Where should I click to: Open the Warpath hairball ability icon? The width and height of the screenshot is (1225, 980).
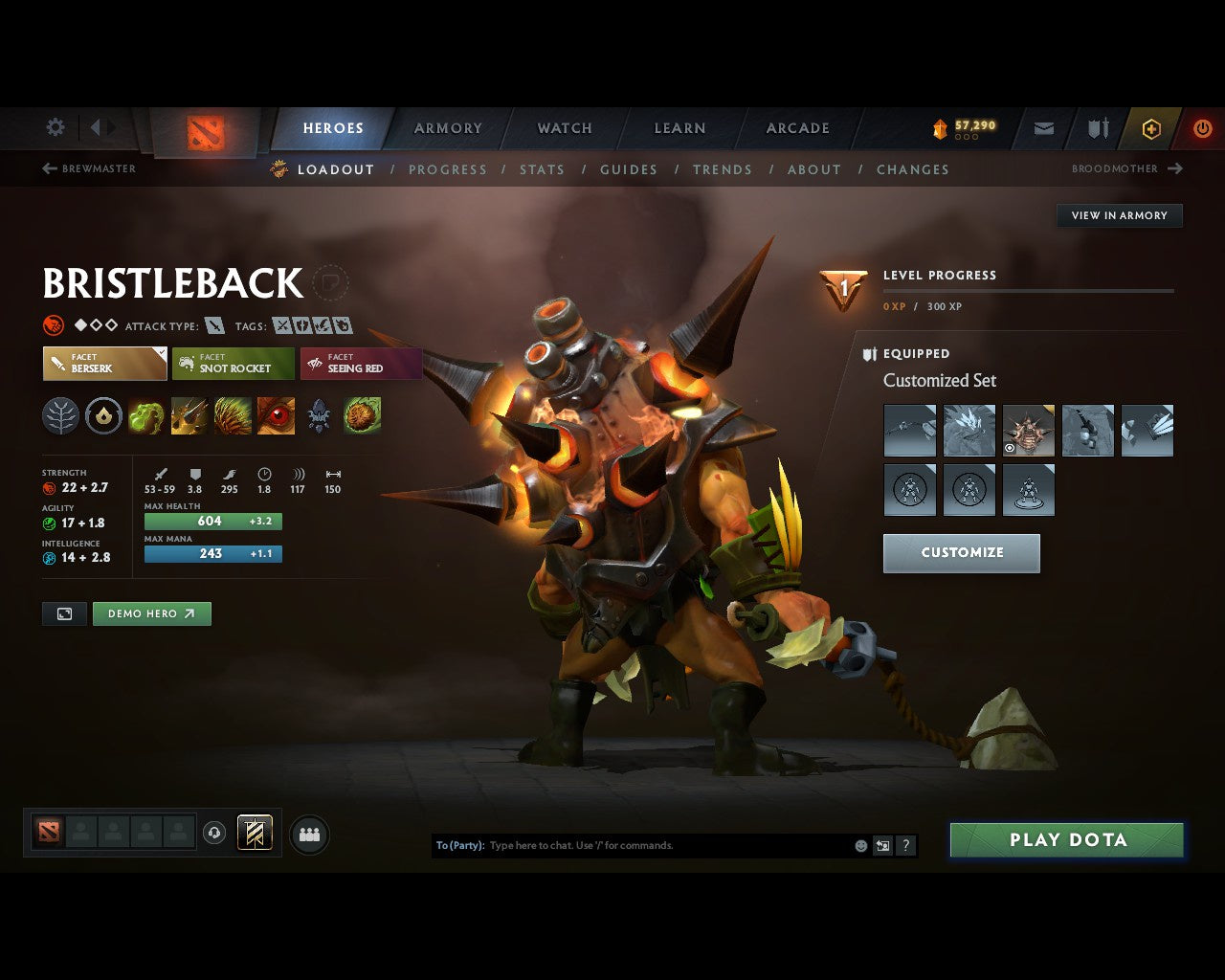tap(362, 415)
